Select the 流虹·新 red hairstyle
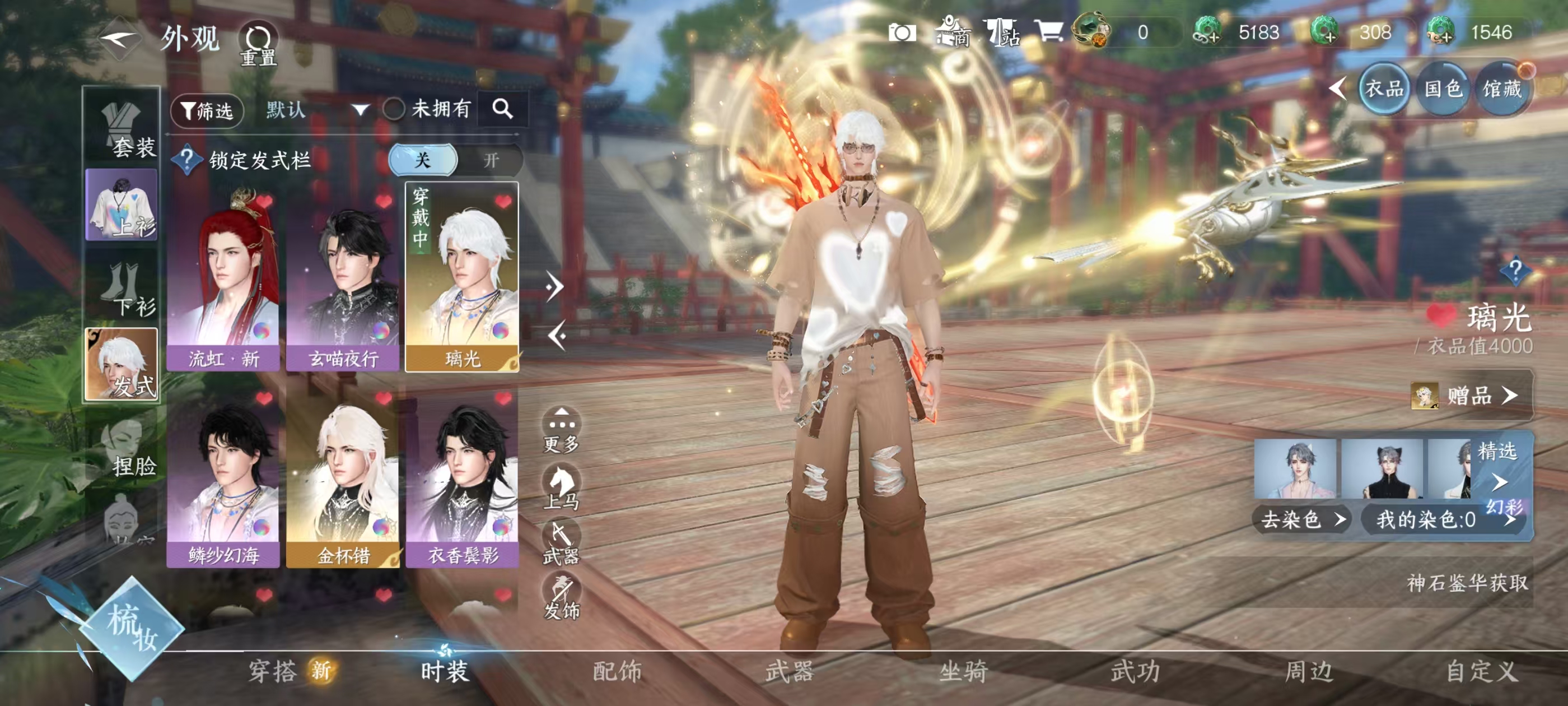Image resolution: width=1568 pixels, height=706 pixels. click(x=223, y=279)
